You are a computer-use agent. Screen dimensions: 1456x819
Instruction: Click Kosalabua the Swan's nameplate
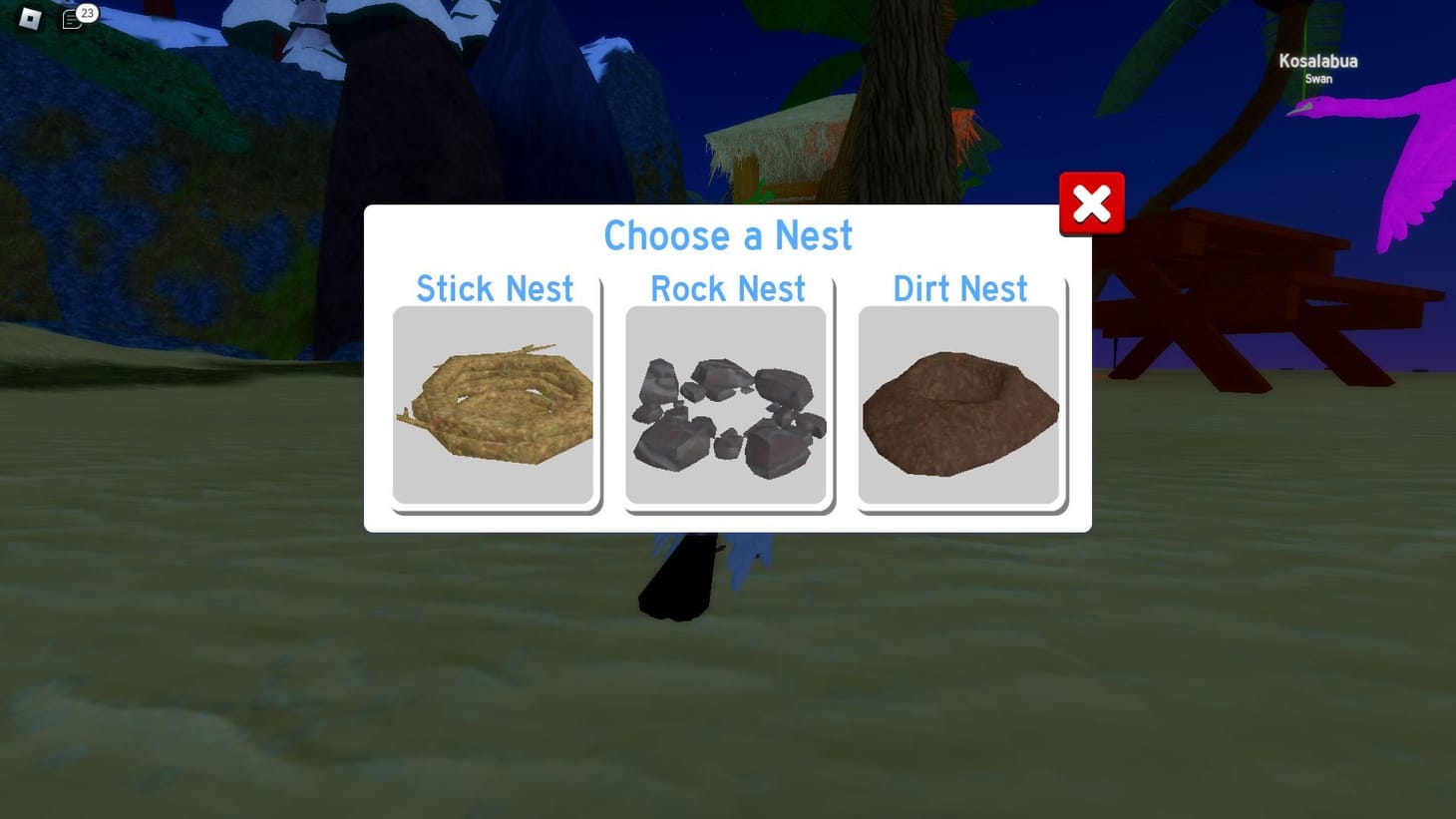[1316, 68]
